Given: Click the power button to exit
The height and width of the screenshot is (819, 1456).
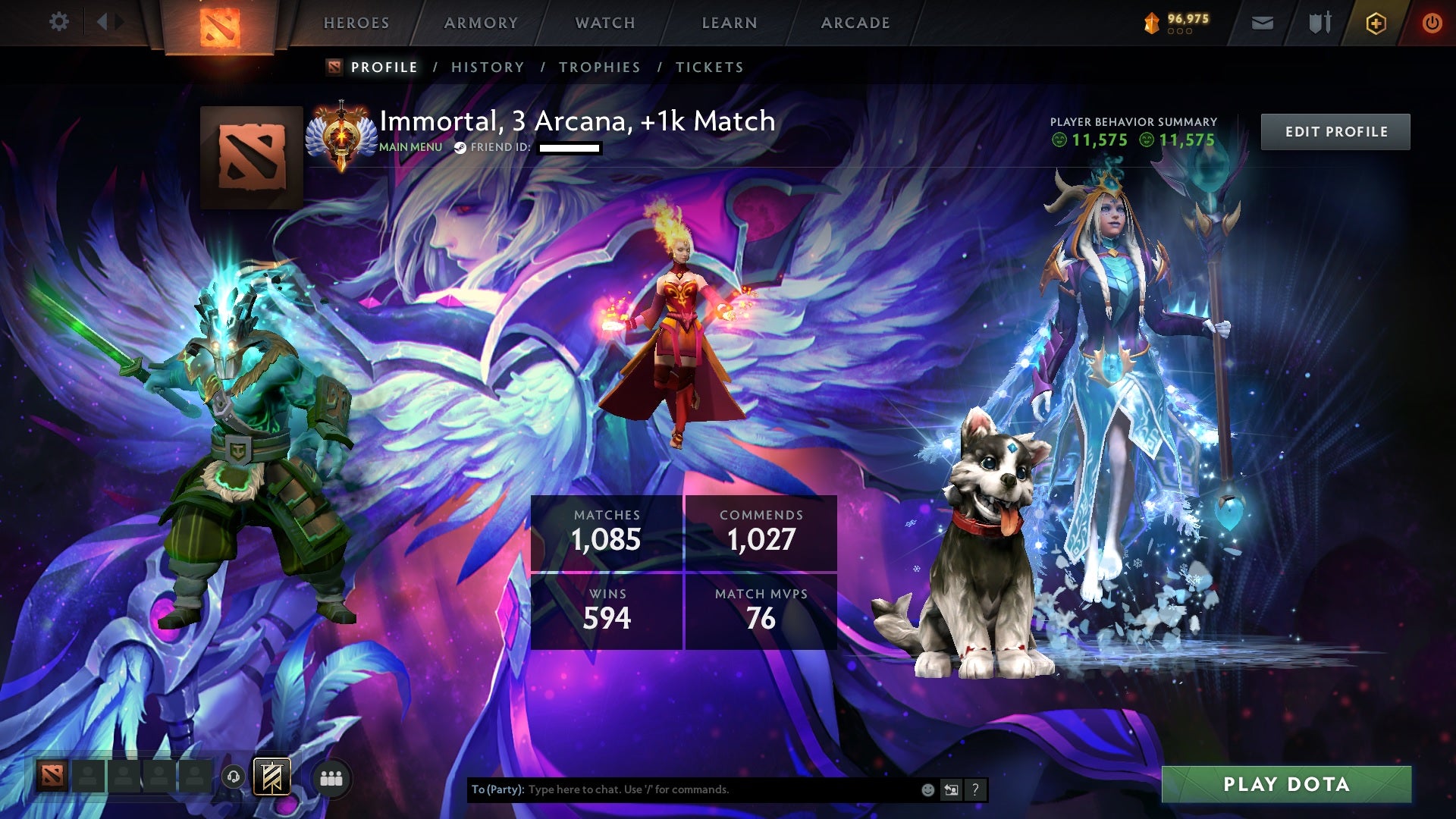Looking at the screenshot, I should pyautogui.click(x=1432, y=23).
